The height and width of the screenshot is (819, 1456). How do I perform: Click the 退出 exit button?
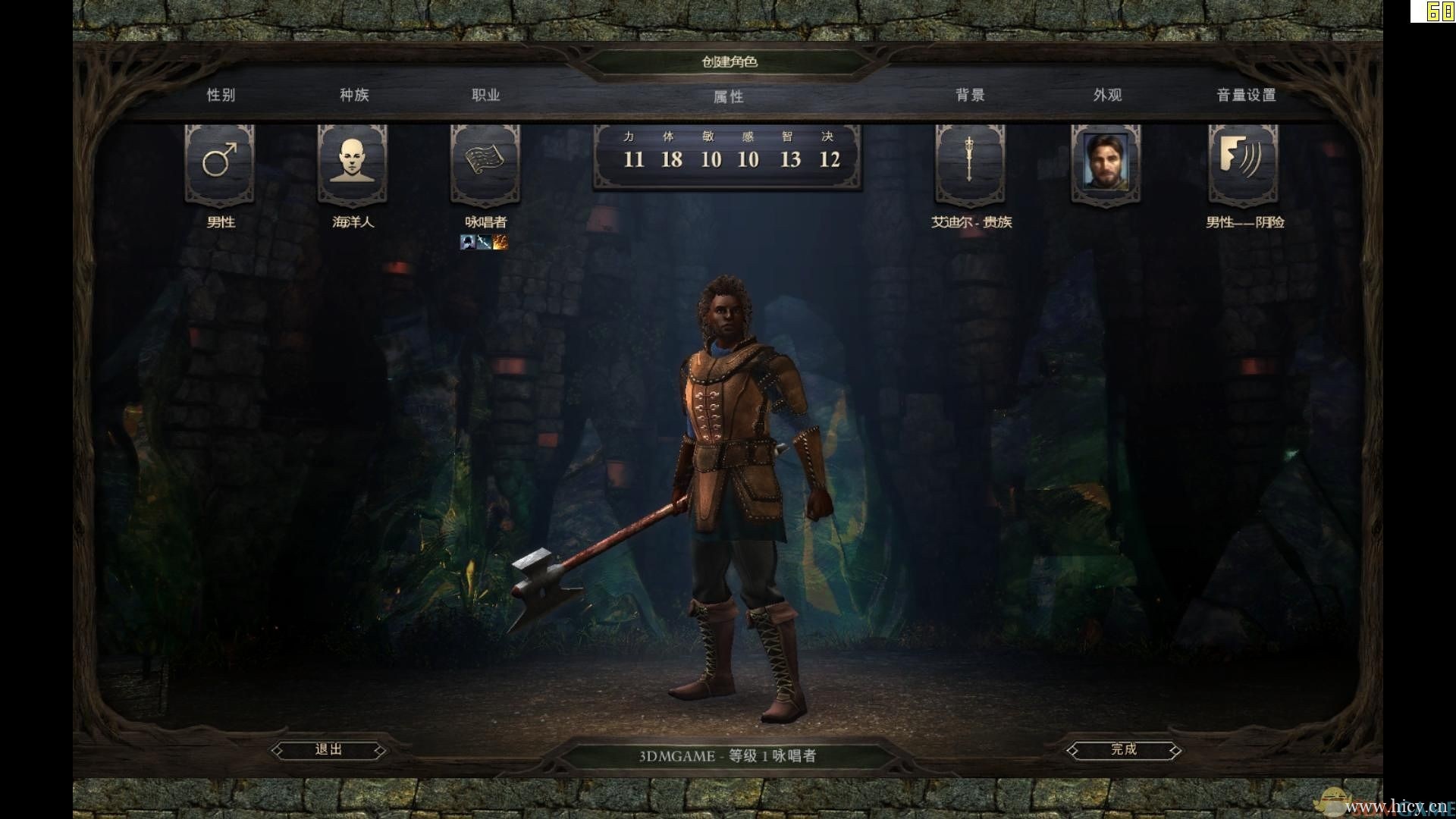point(328,750)
